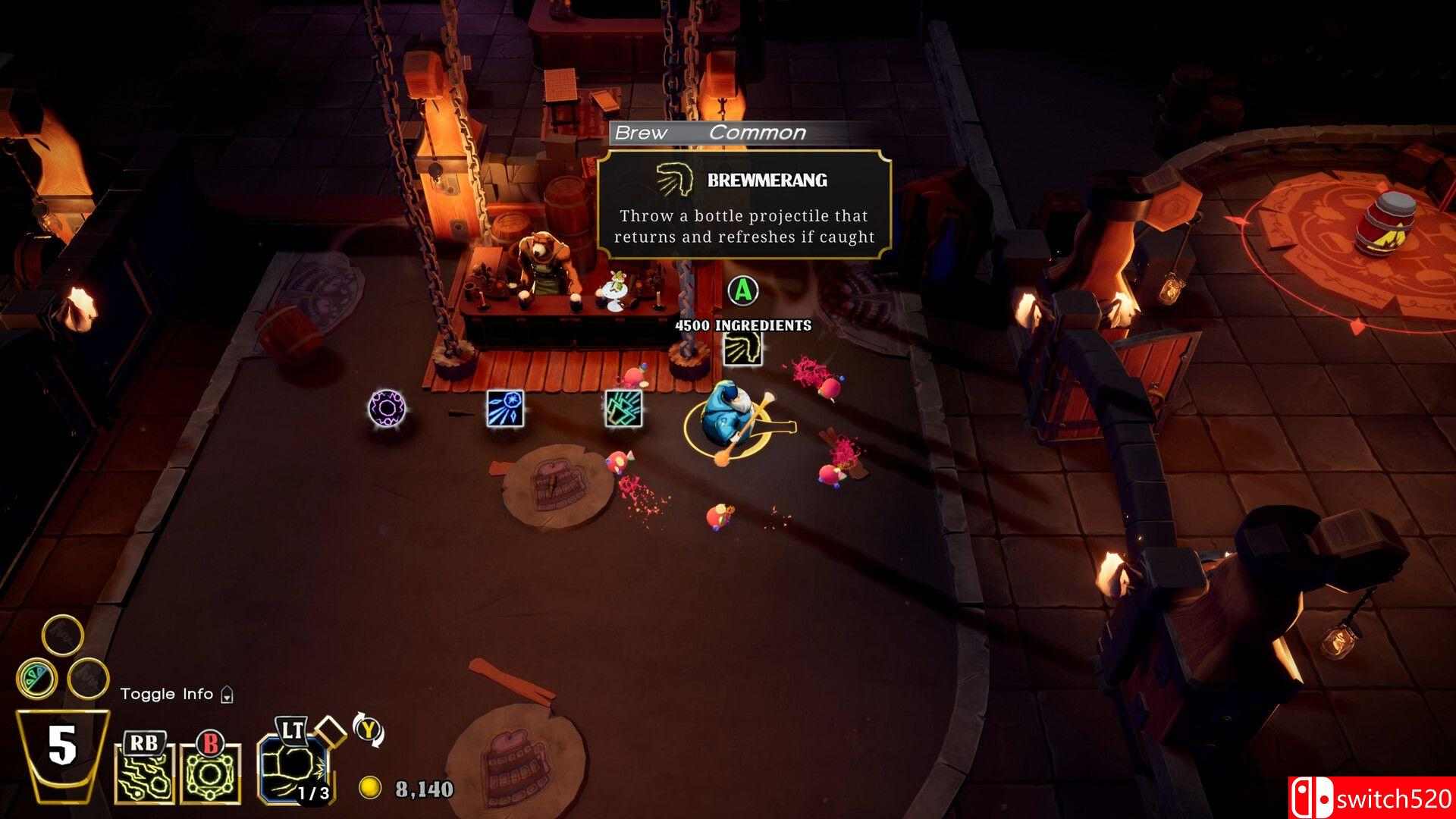Select the green citrus slice slot
This screenshot has width=1456, height=819.
[x=36, y=677]
